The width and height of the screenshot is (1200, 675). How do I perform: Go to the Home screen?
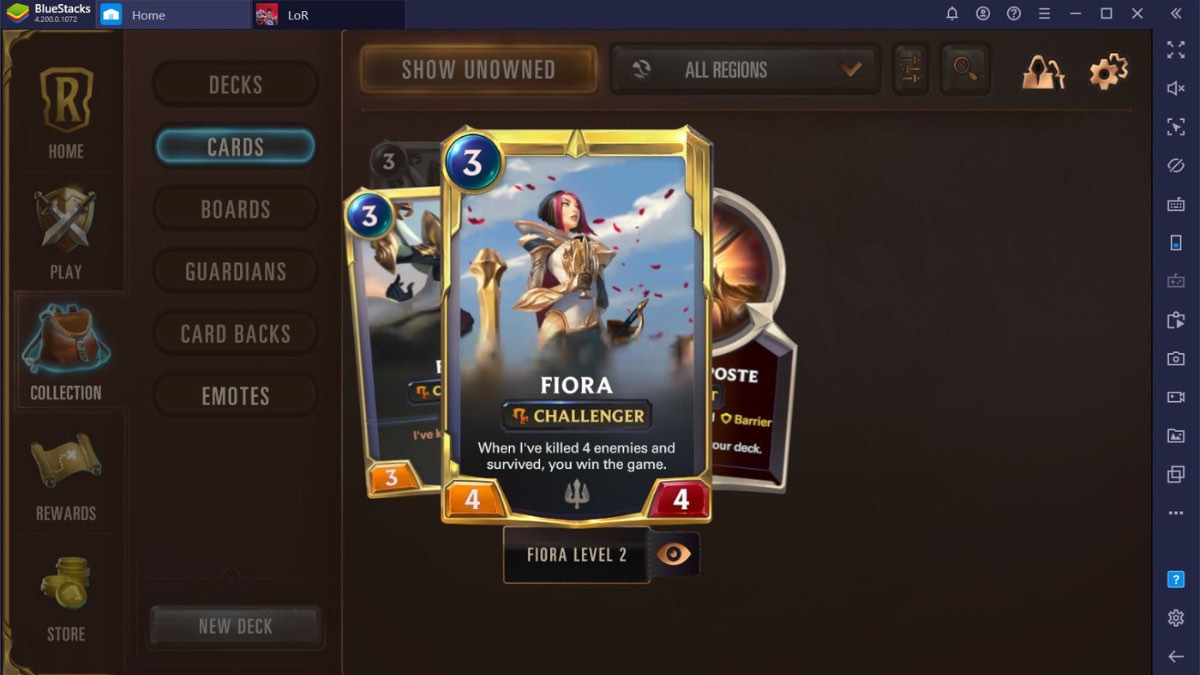tap(66, 112)
